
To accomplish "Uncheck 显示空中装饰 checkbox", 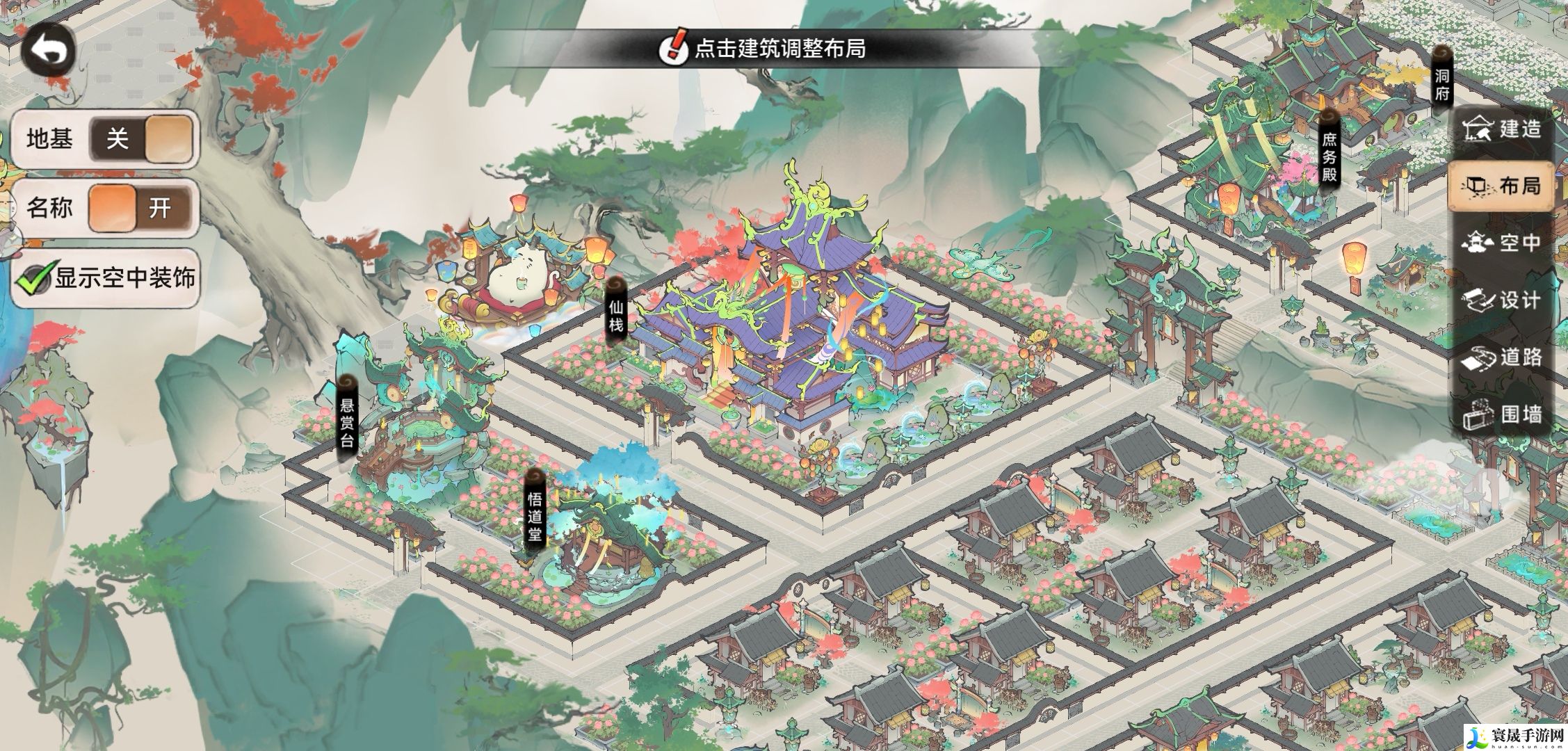I will pos(33,279).
